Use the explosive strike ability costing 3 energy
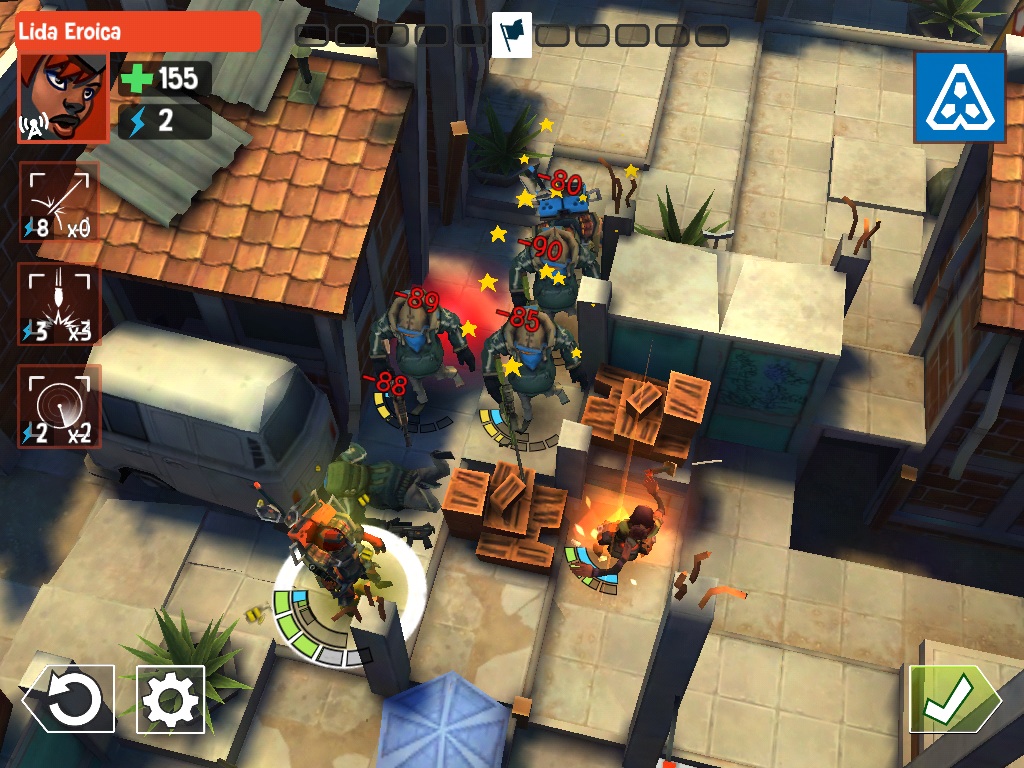Viewport: 1024px width, 768px height. click(59, 304)
